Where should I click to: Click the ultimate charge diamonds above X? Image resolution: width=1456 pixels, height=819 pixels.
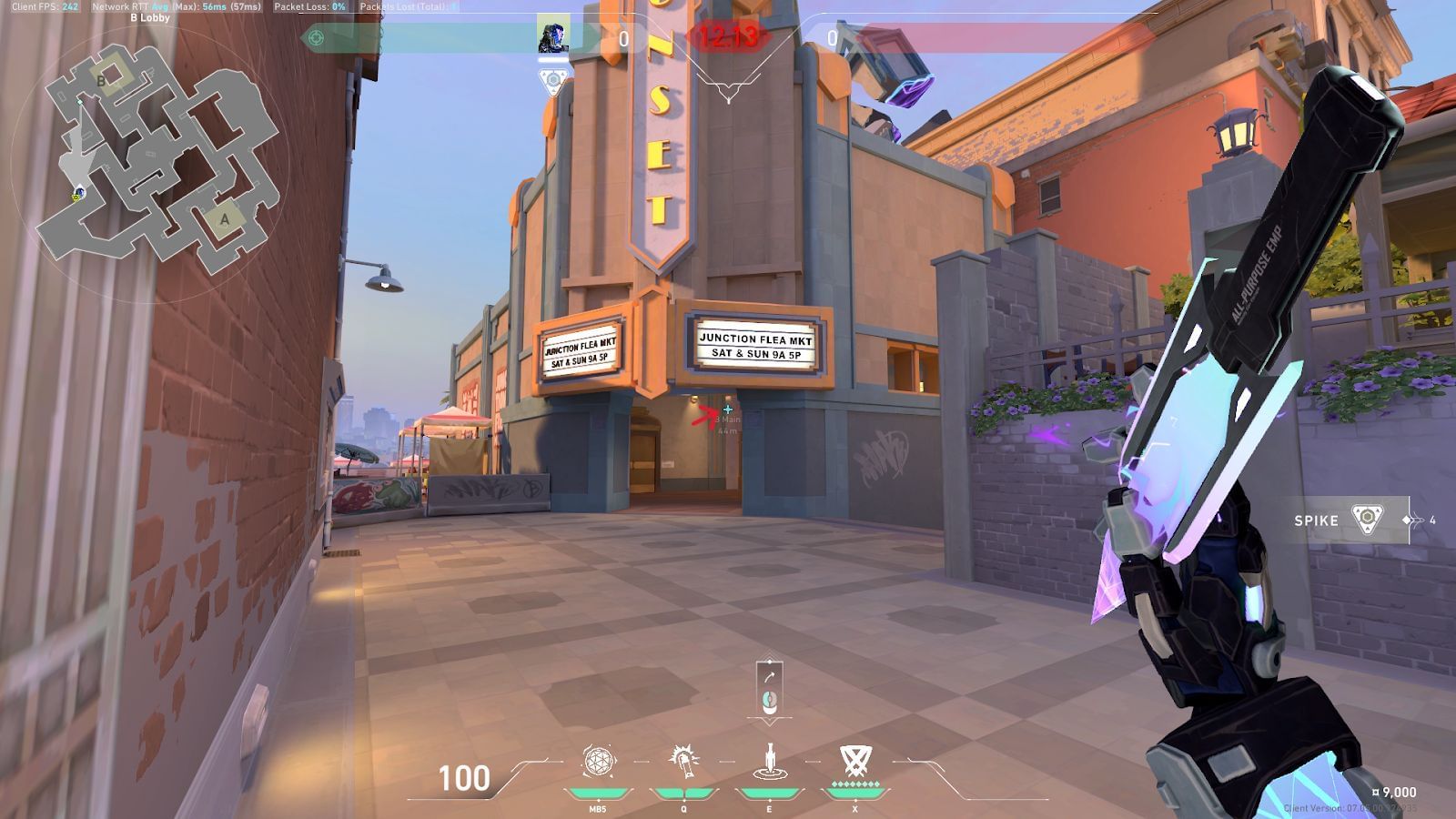pyautogui.click(x=855, y=782)
